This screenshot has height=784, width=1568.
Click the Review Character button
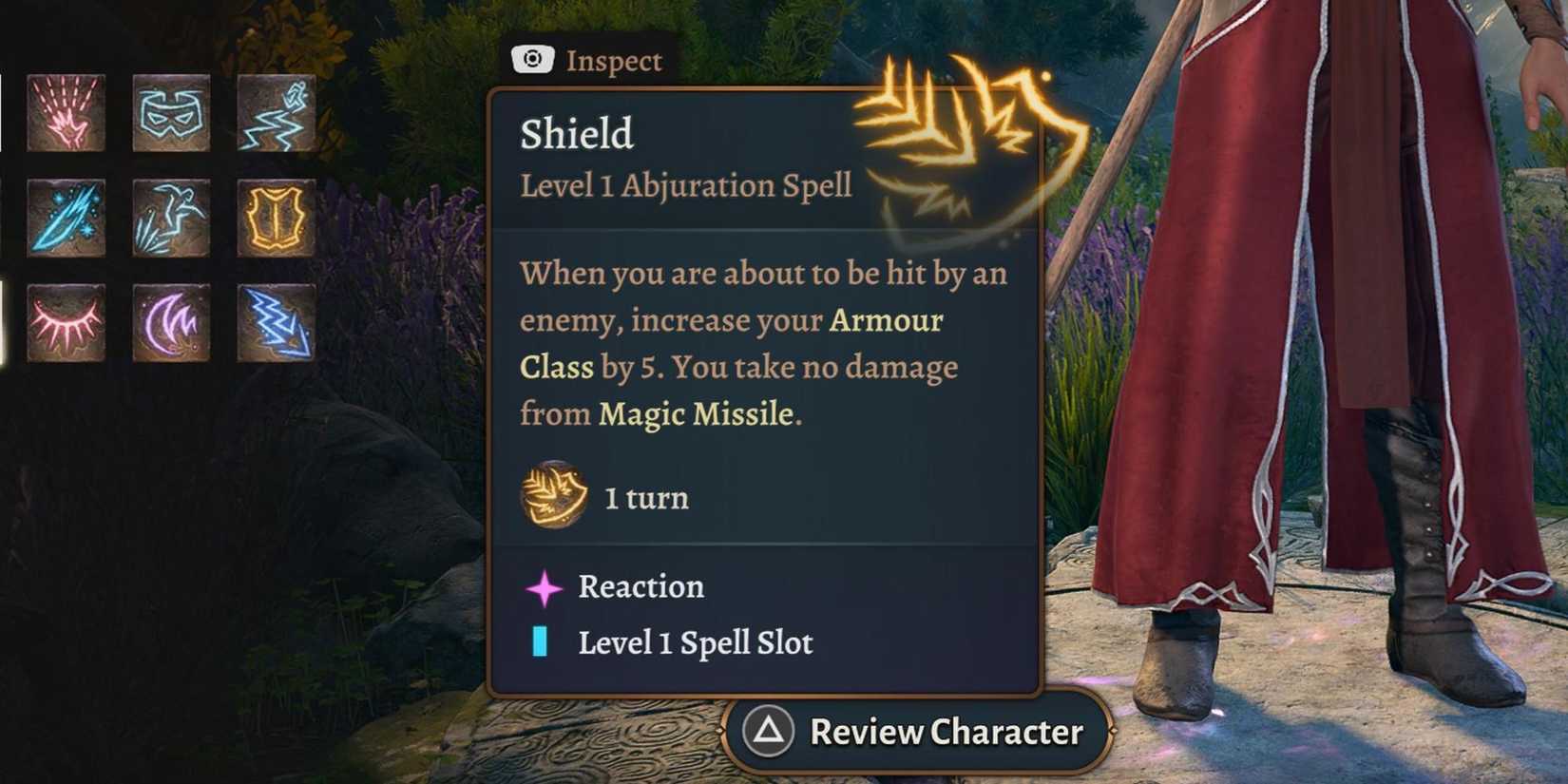pyautogui.click(x=915, y=732)
